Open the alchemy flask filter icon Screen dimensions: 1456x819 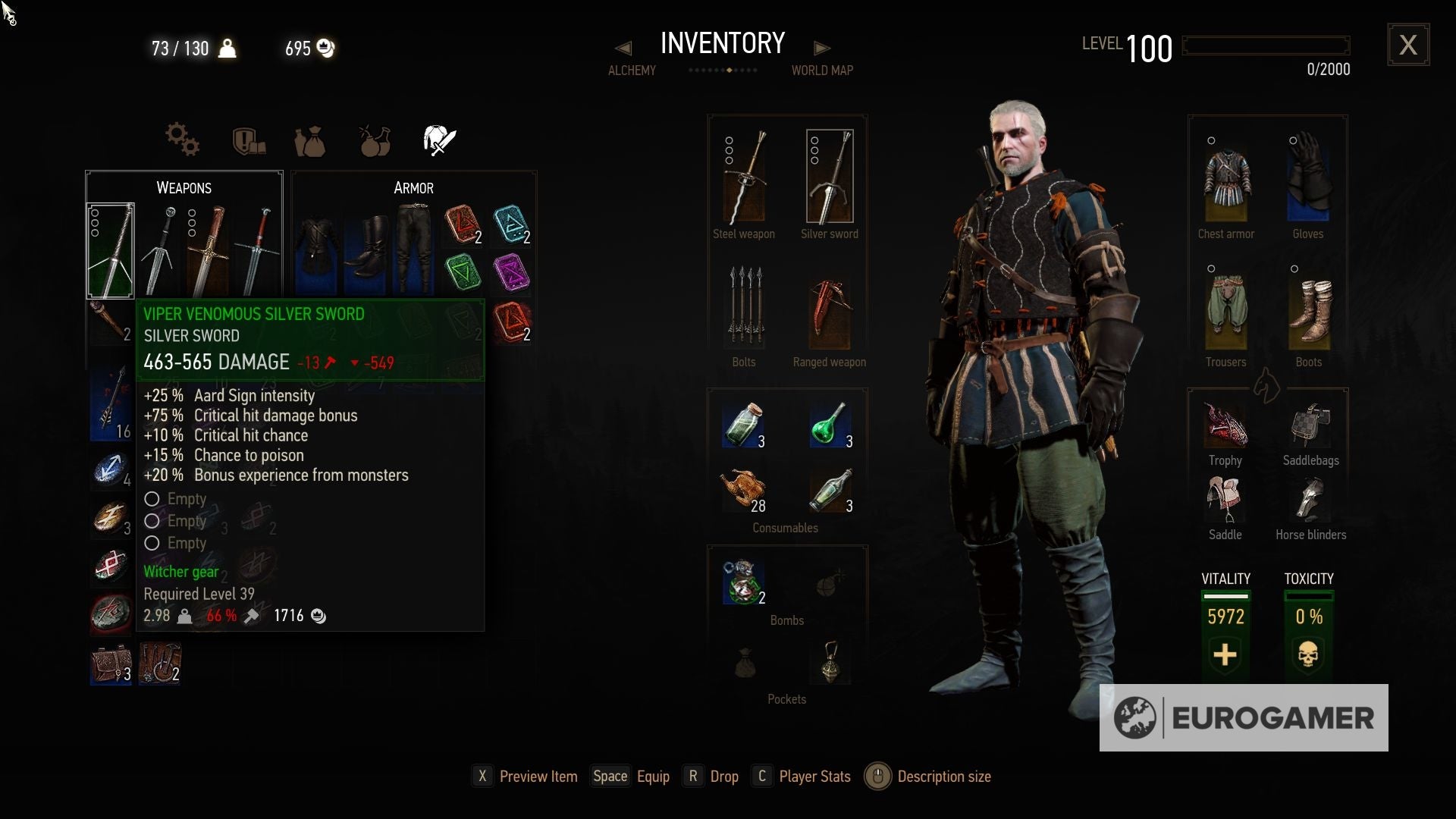[x=374, y=141]
